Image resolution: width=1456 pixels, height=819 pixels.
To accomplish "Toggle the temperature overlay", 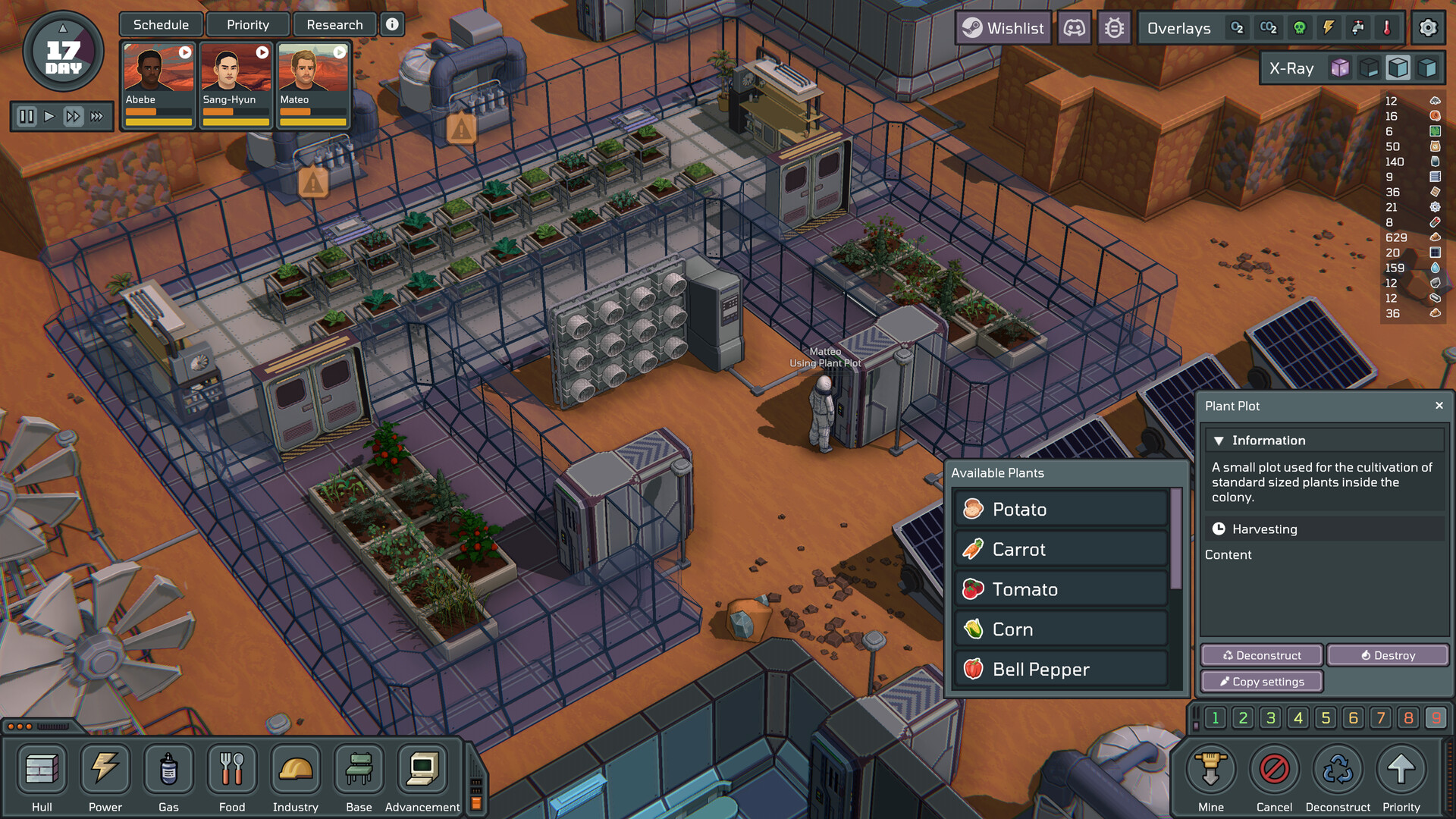I will tap(1387, 29).
